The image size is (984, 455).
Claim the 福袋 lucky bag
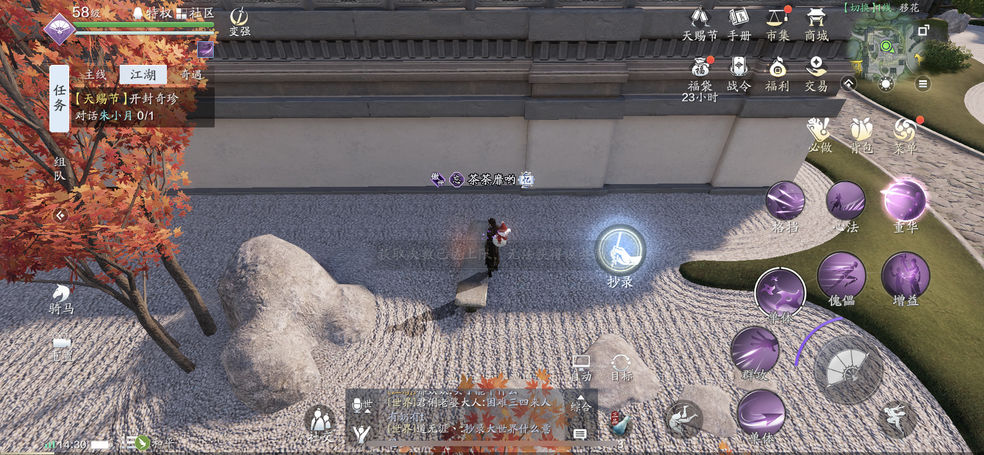(x=700, y=70)
